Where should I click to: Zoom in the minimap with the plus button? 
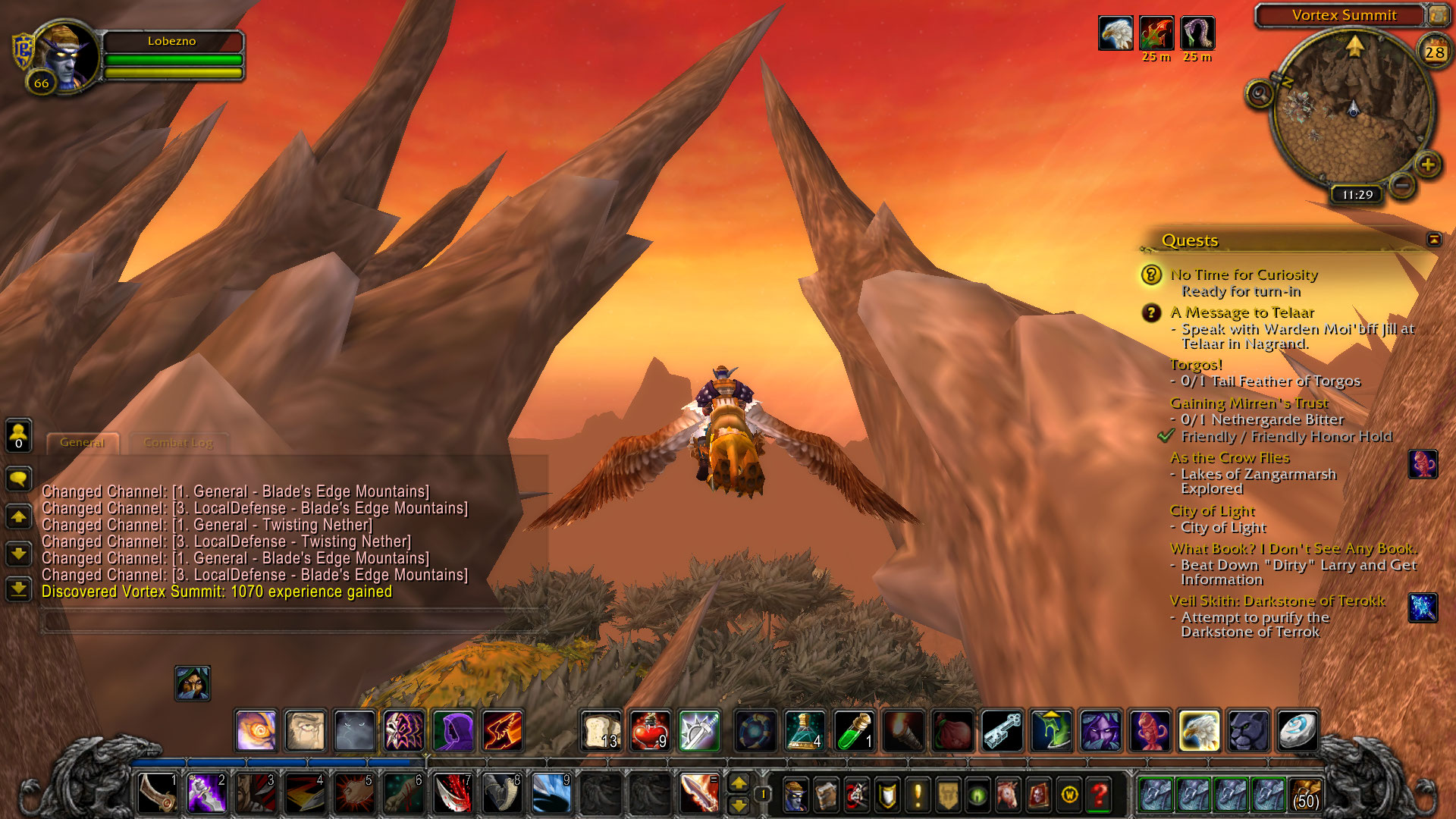(1428, 165)
